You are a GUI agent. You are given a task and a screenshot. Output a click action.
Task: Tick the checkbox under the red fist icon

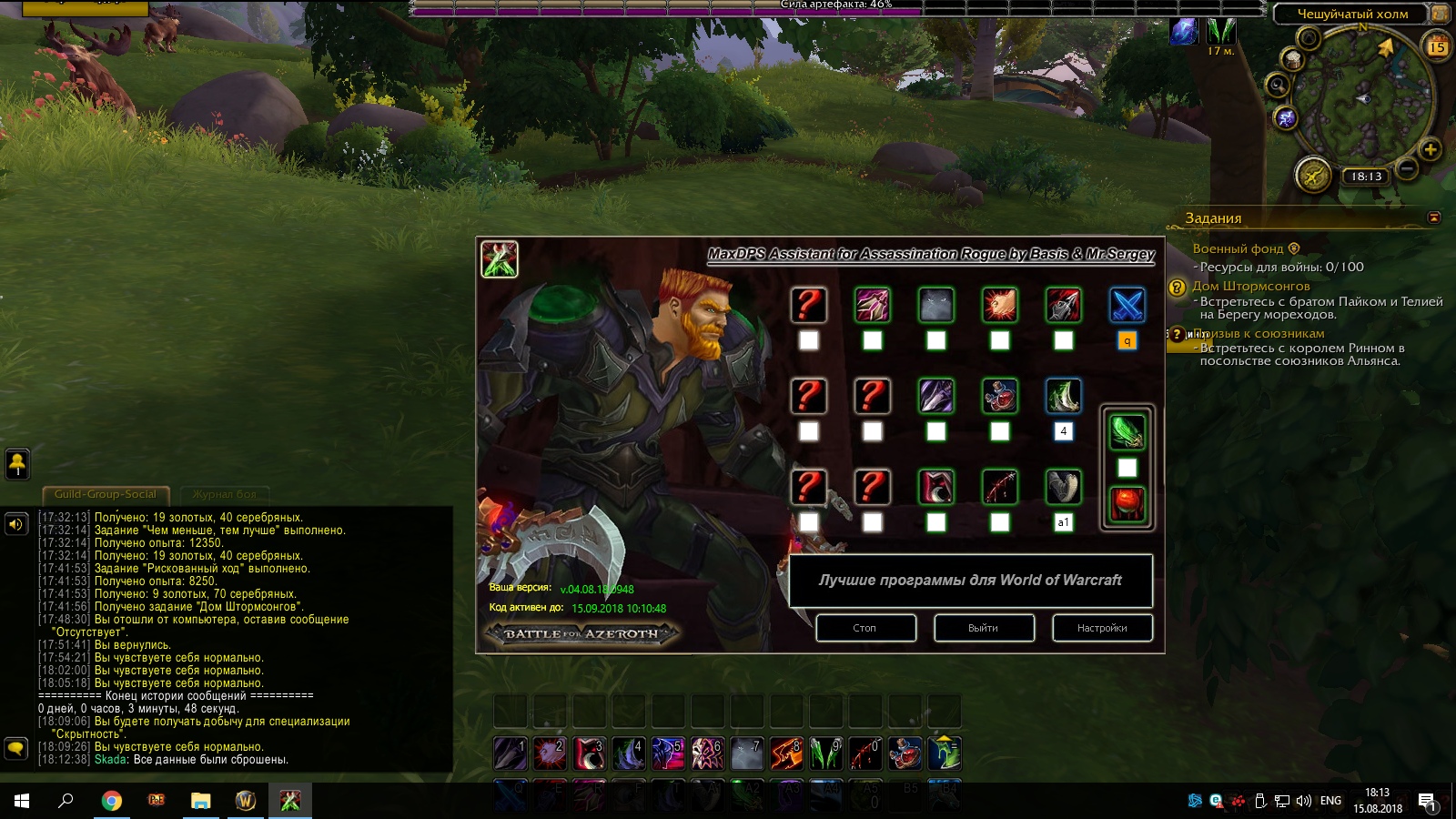(999, 340)
